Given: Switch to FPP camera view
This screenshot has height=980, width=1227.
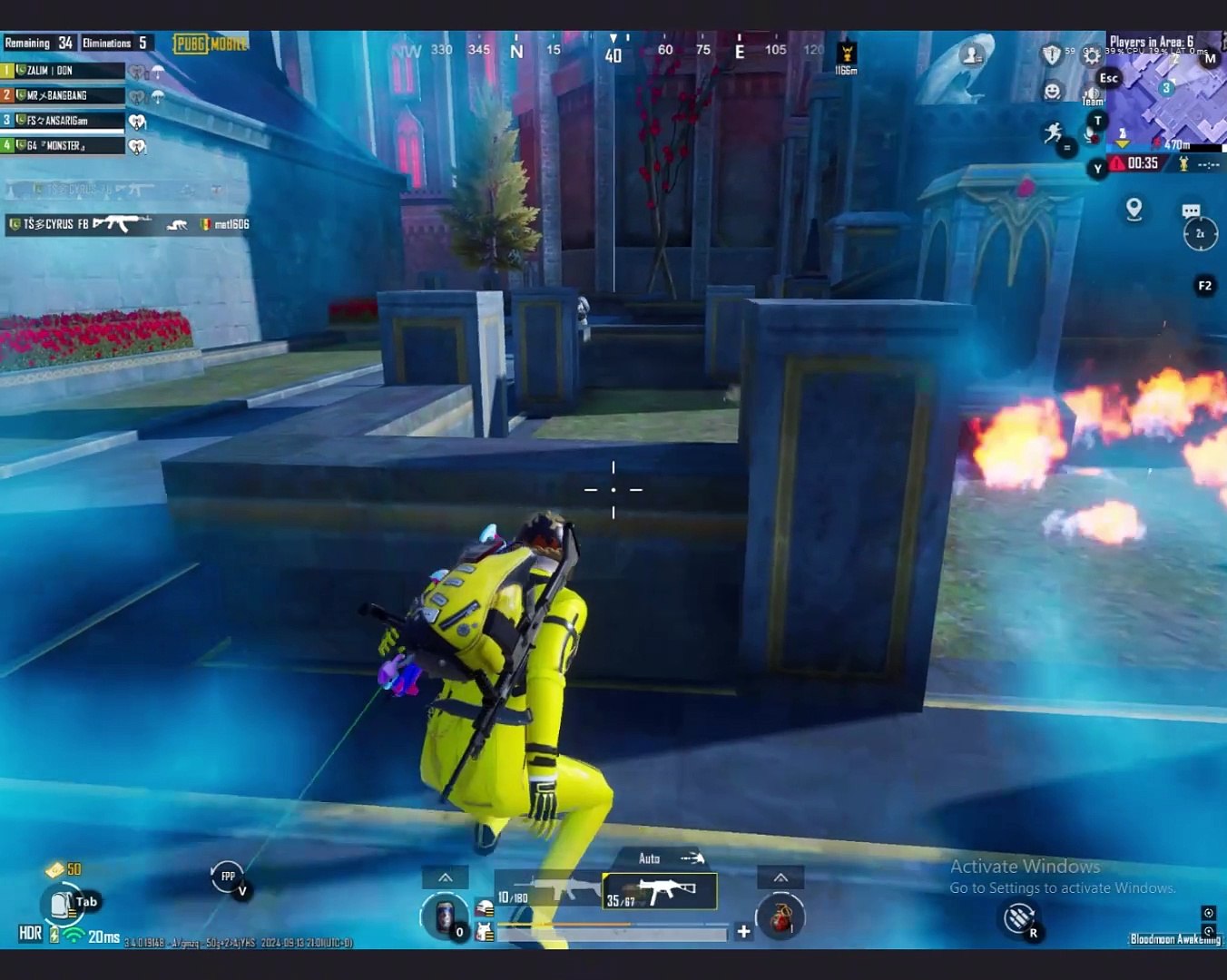Looking at the screenshot, I should point(227,877).
